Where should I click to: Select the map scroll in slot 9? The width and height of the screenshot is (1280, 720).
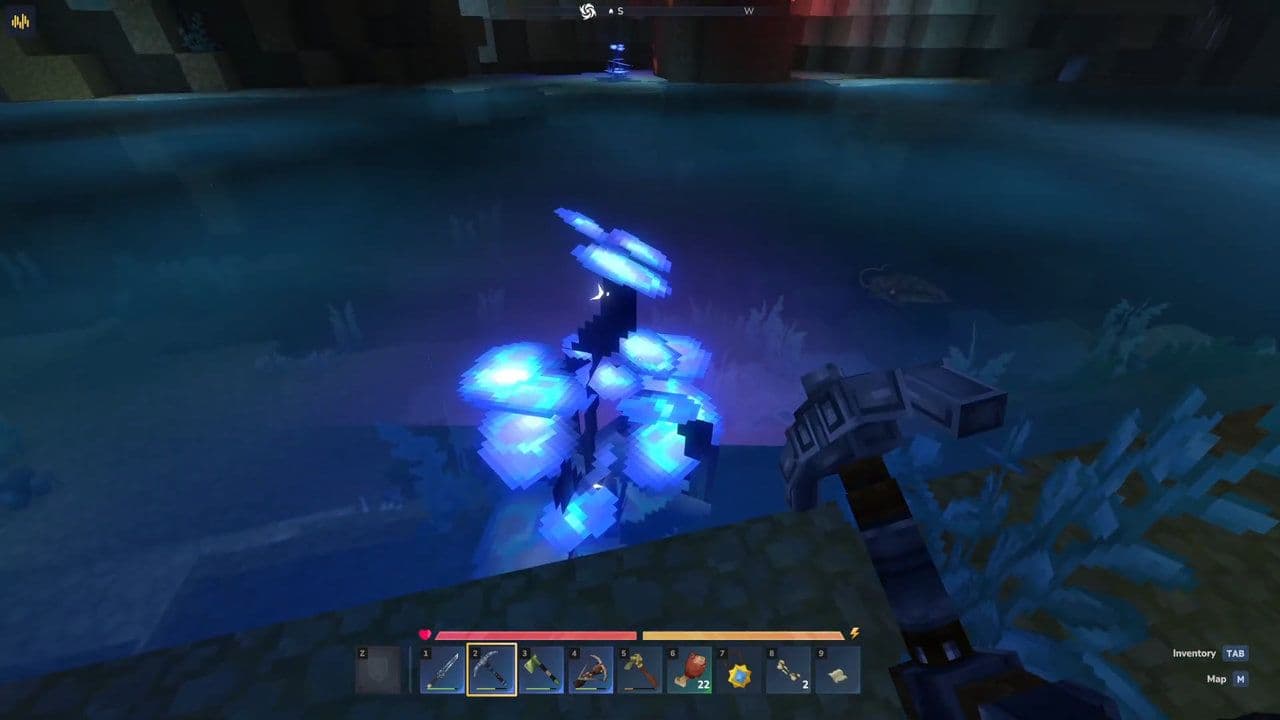[x=837, y=668]
